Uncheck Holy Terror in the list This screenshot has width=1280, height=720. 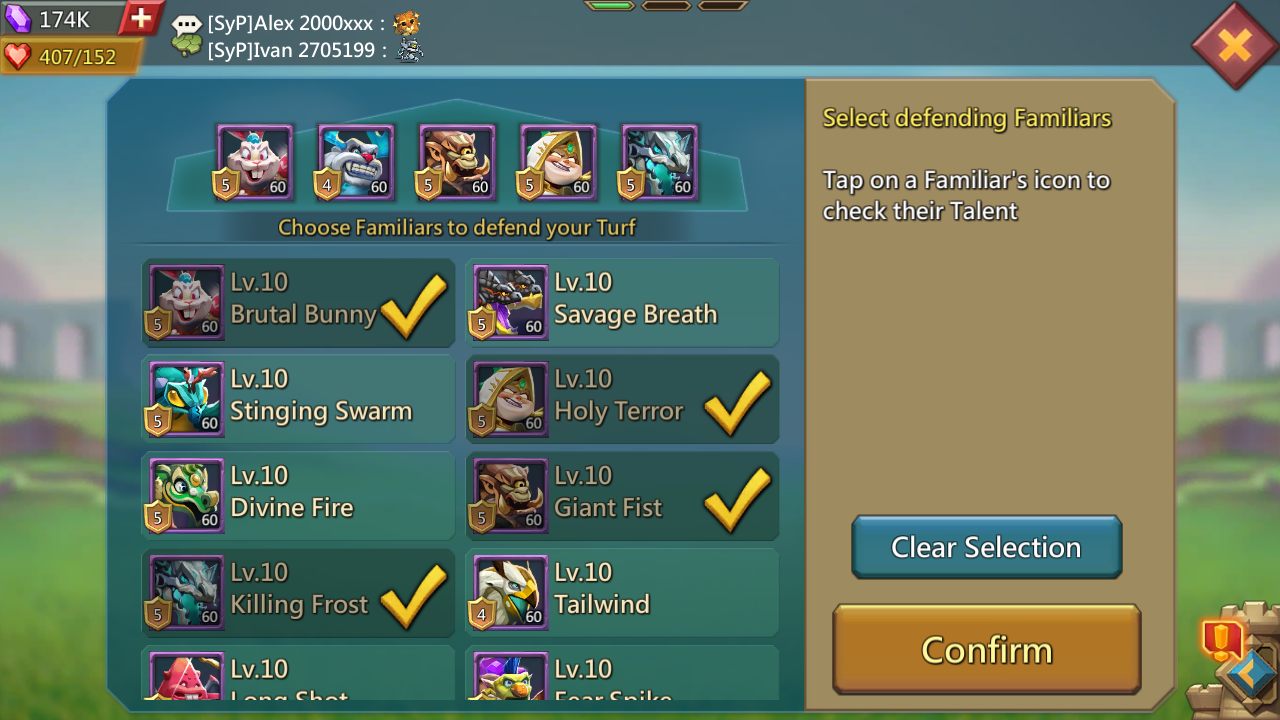pyautogui.click(x=622, y=400)
